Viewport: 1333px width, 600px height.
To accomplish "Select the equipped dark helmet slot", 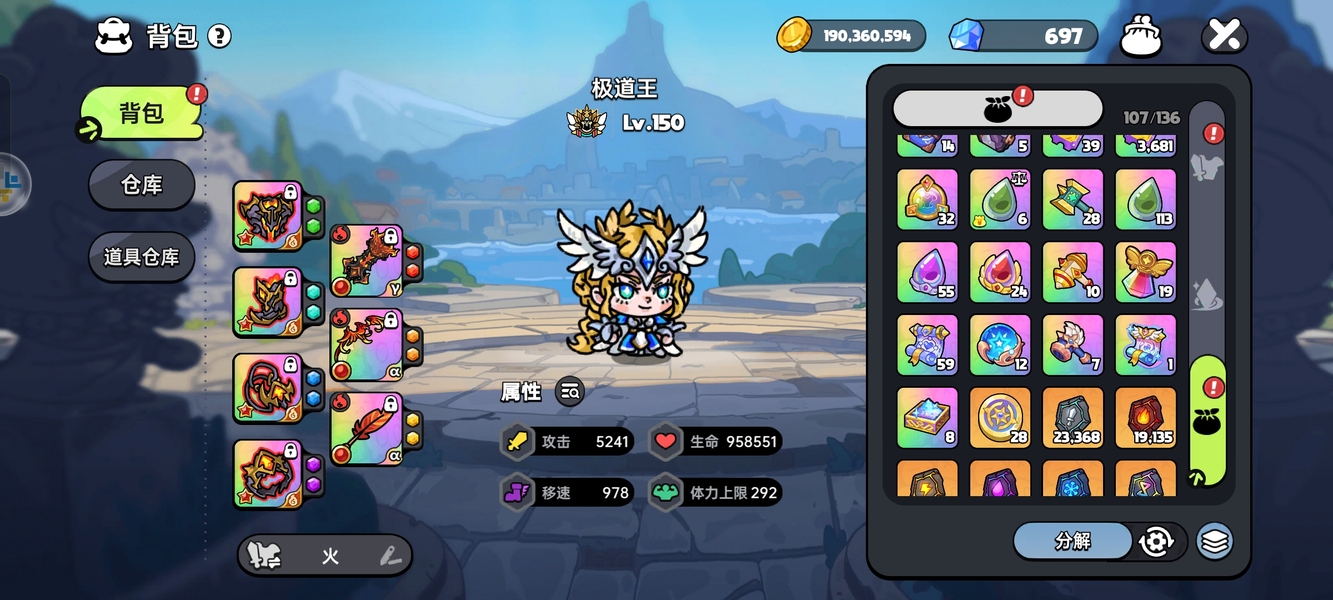I will point(267,215).
